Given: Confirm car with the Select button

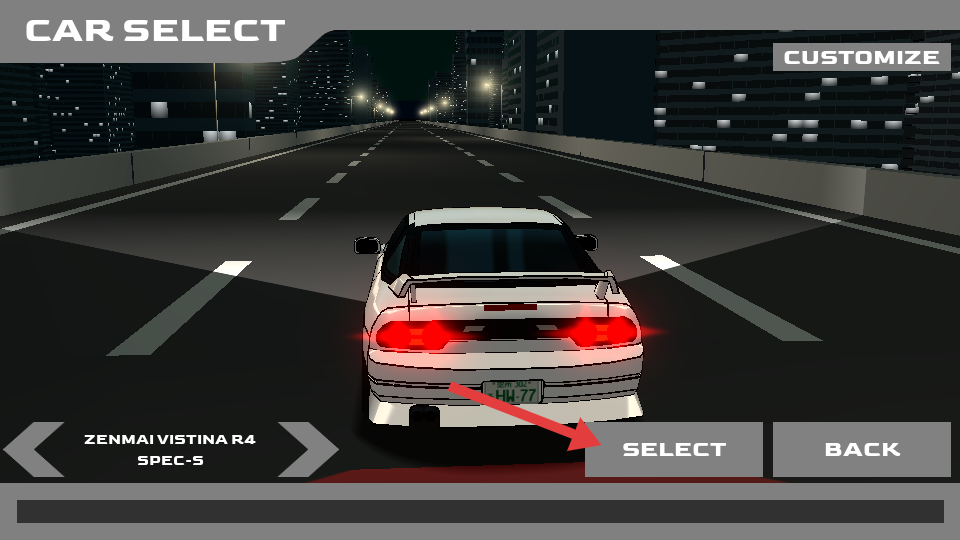Looking at the screenshot, I should pyautogui.click(x=674, y=449).
